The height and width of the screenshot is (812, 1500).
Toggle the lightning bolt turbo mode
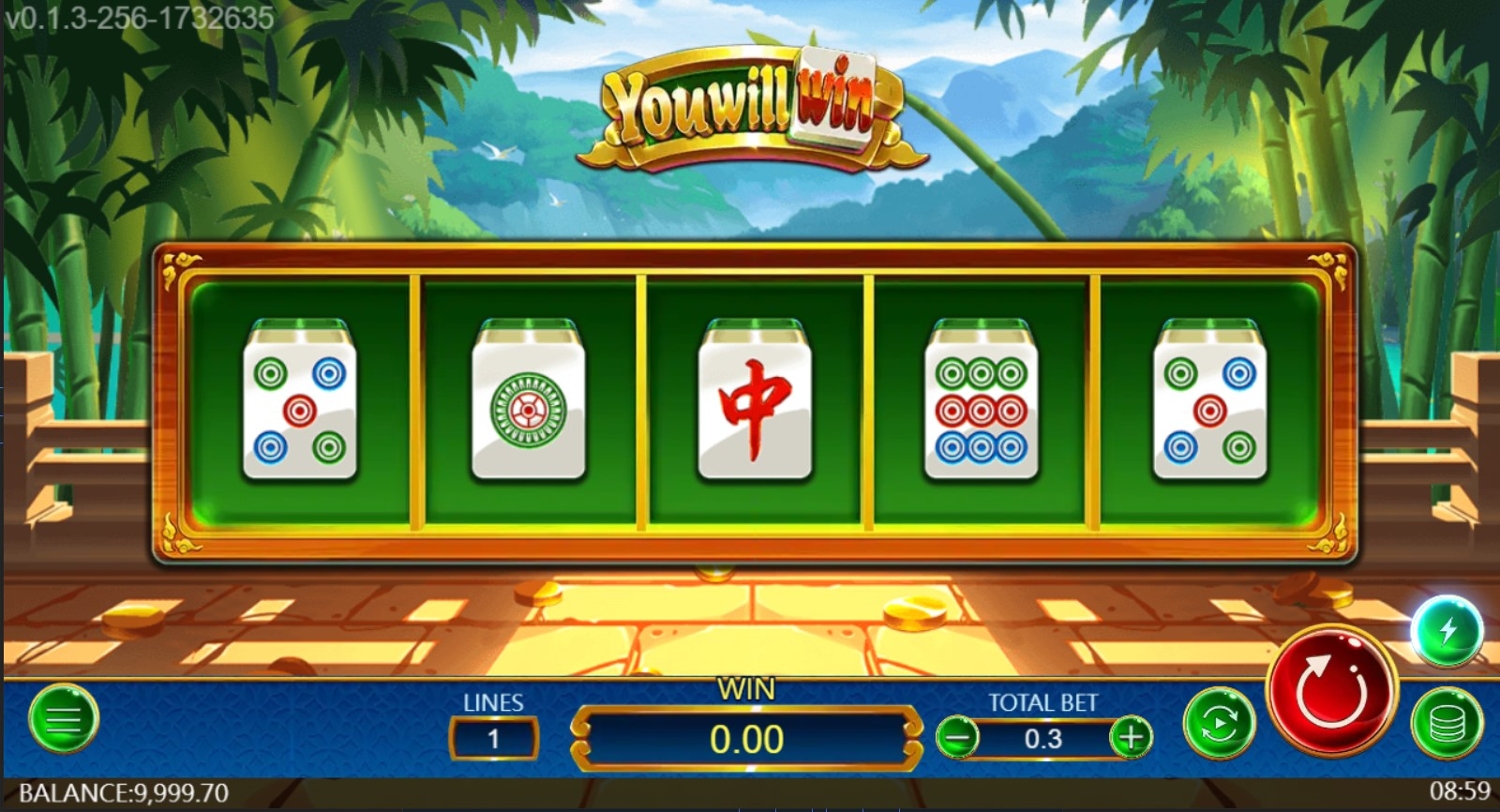pos(1446,630)
